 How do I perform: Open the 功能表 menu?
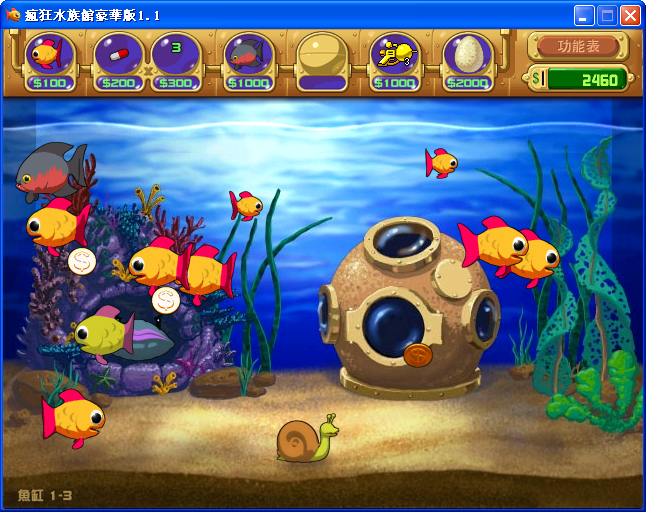[579, 46]
